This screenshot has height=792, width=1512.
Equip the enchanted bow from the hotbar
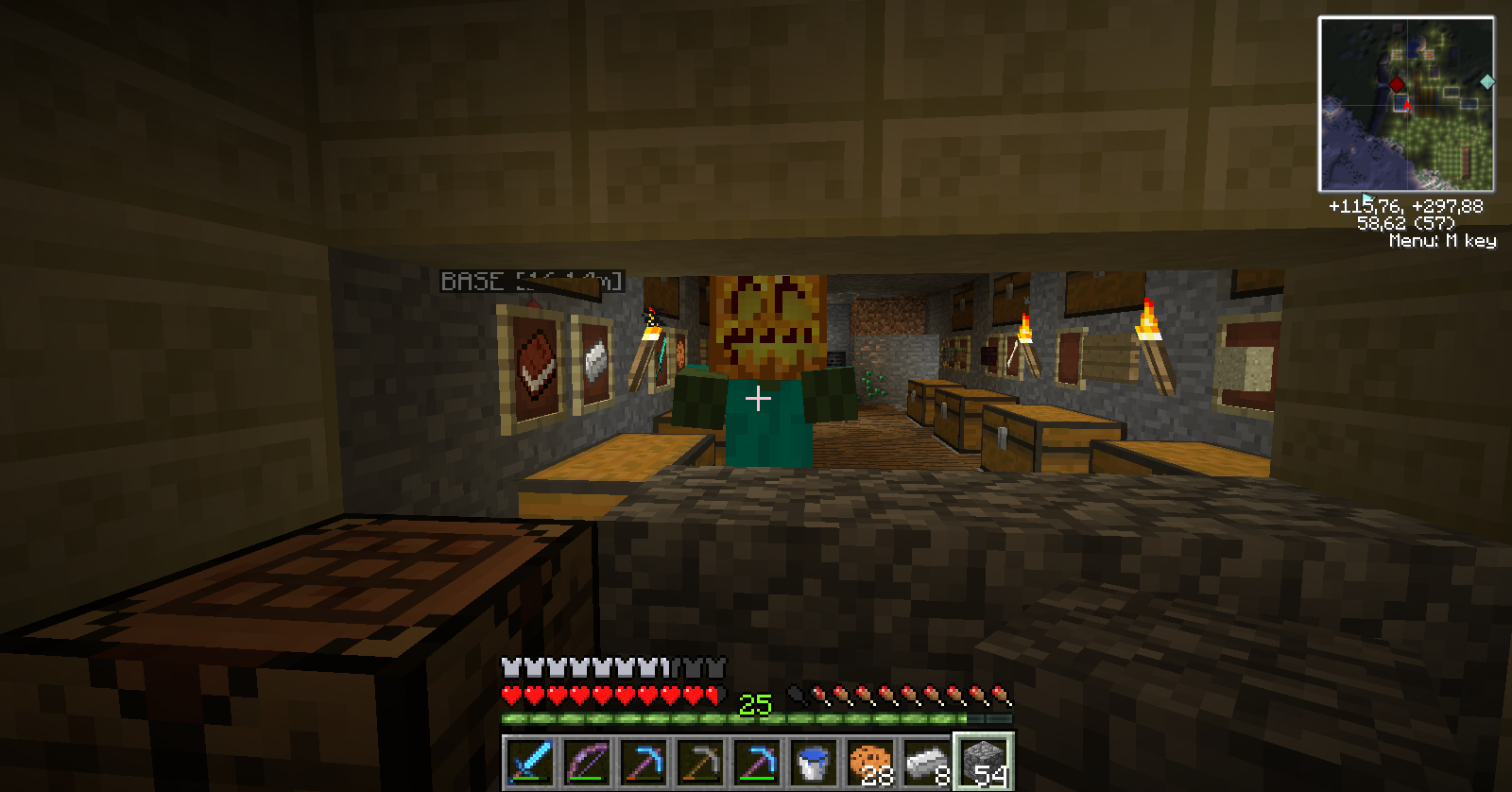click(587, 762)
